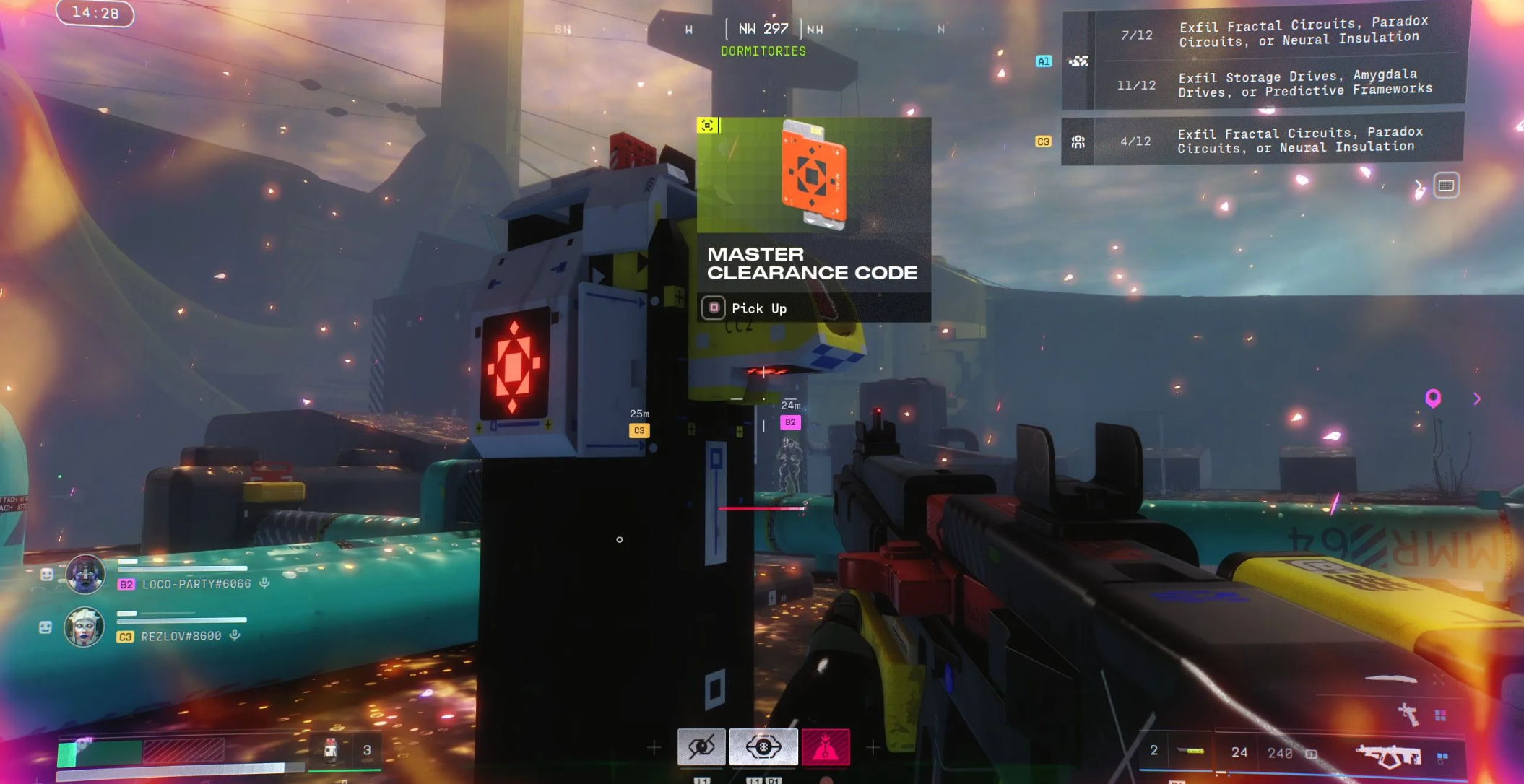Select the yellow-tipped grenade slot
The height and width of the screenshot is (784, 1524).
click(1190, 752)
